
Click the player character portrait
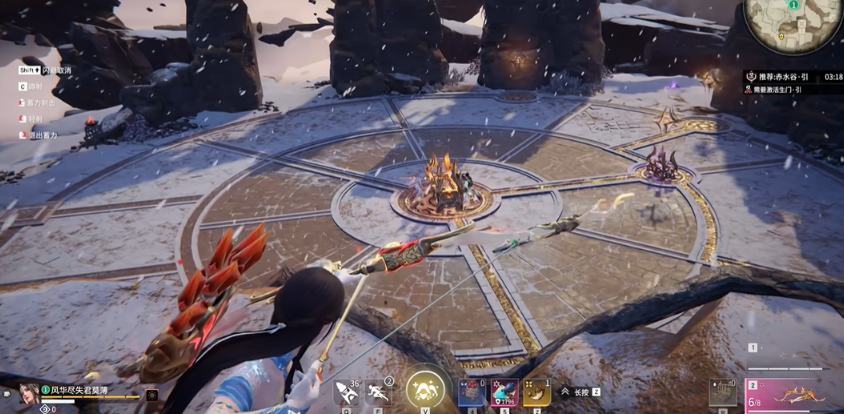click(x=29, y=393)
